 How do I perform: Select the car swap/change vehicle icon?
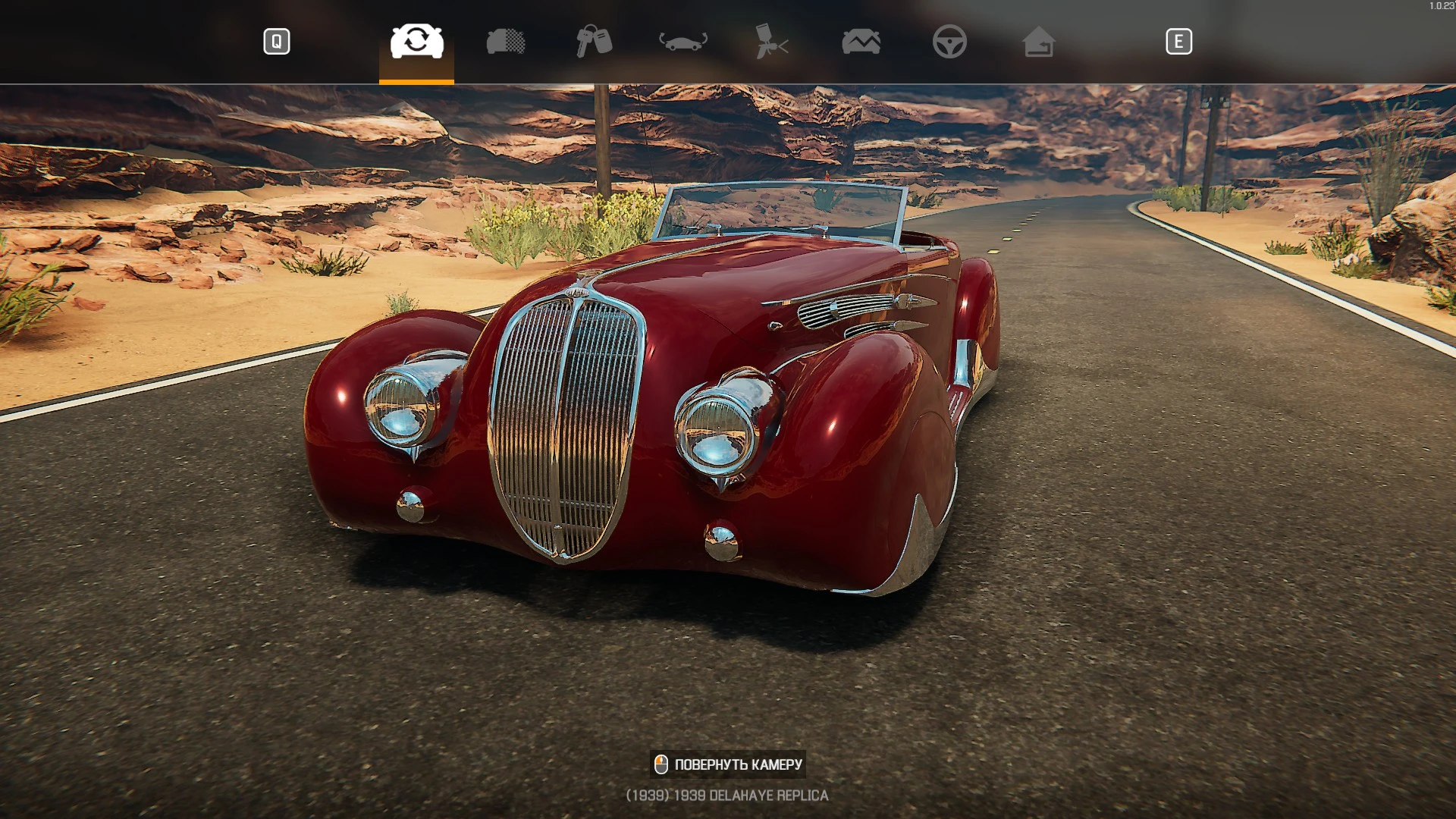coord(416,42)
